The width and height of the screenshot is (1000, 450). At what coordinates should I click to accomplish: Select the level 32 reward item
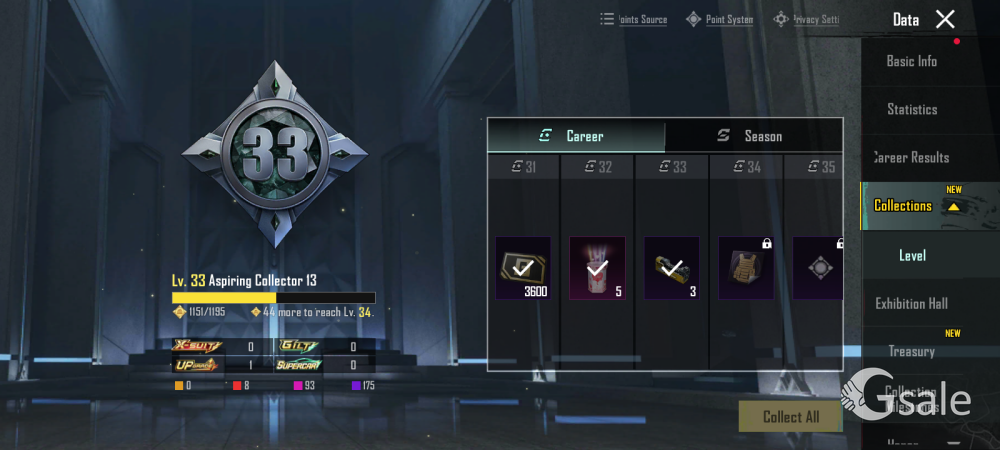[x=597, y=268]
